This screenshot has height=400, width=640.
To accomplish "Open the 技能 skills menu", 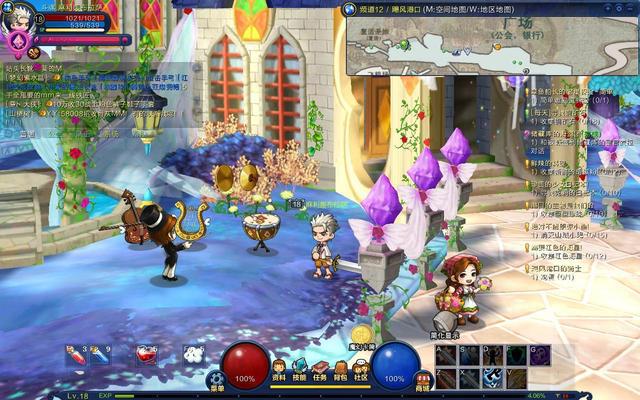I will pos(300,370).
